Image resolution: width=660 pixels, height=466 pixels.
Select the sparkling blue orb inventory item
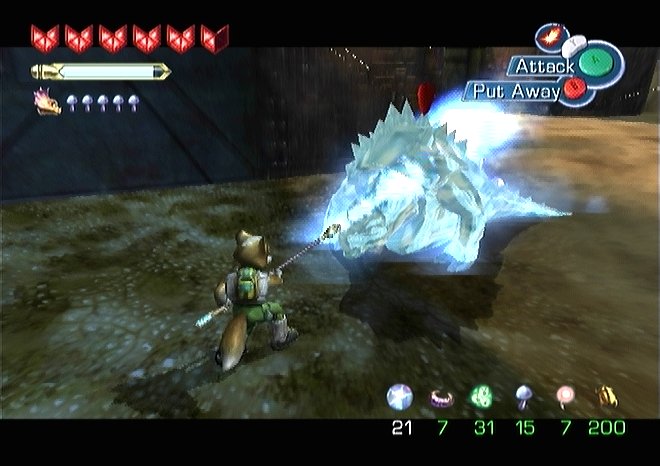(399, 397)
